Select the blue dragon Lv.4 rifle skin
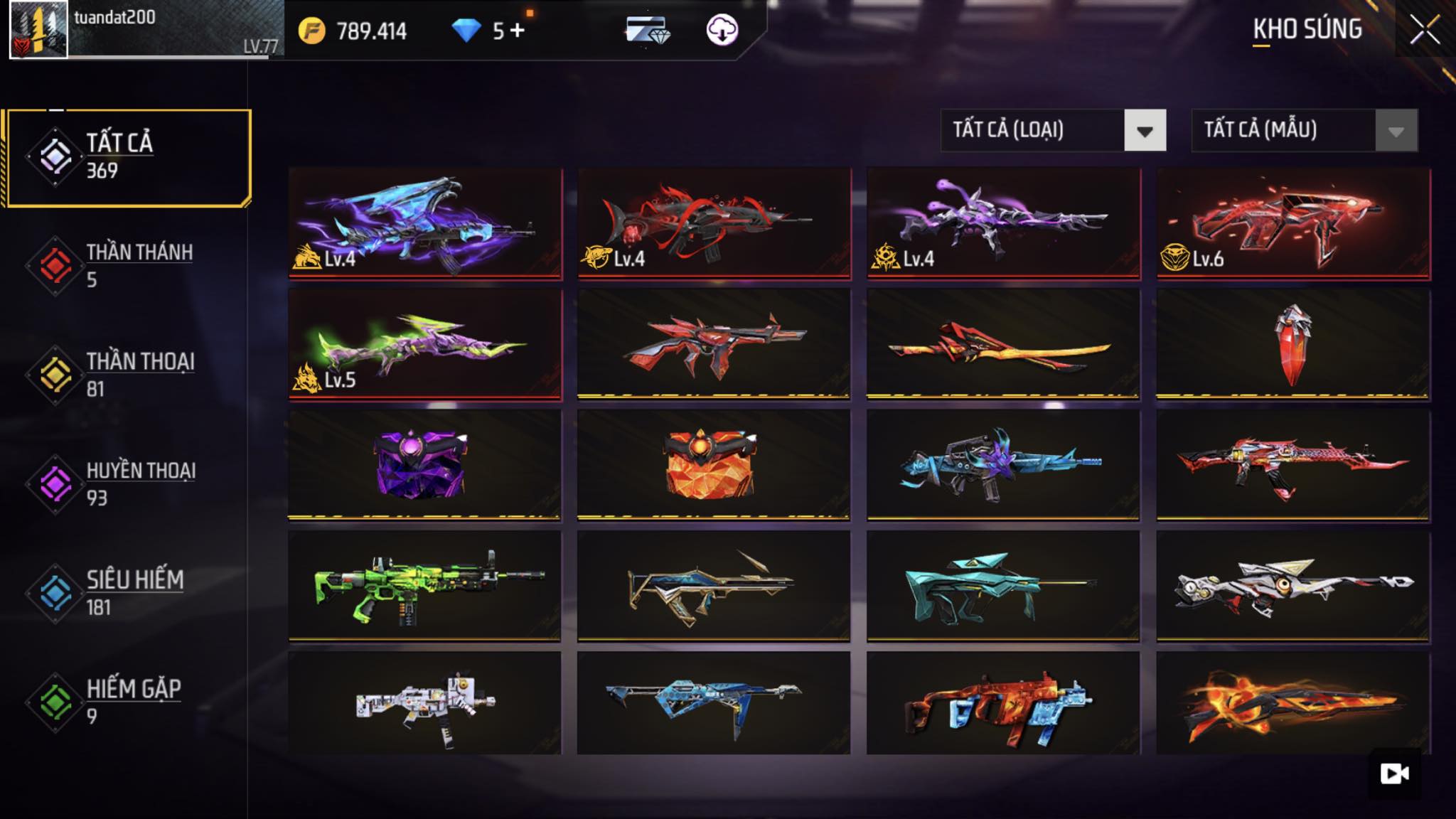This screenshot has height=819, width=1456. [425, 223]
